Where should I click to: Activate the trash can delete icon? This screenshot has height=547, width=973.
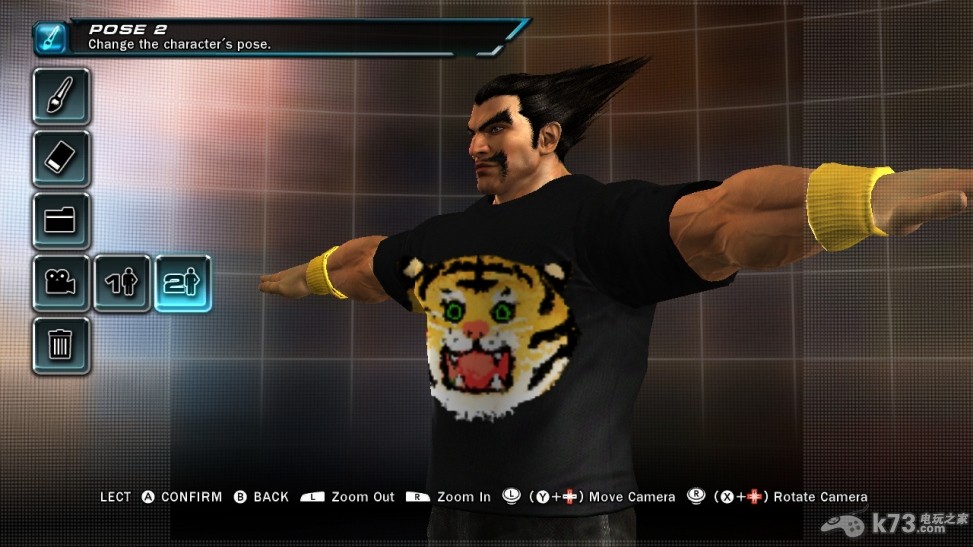click(x=61, y=345)
